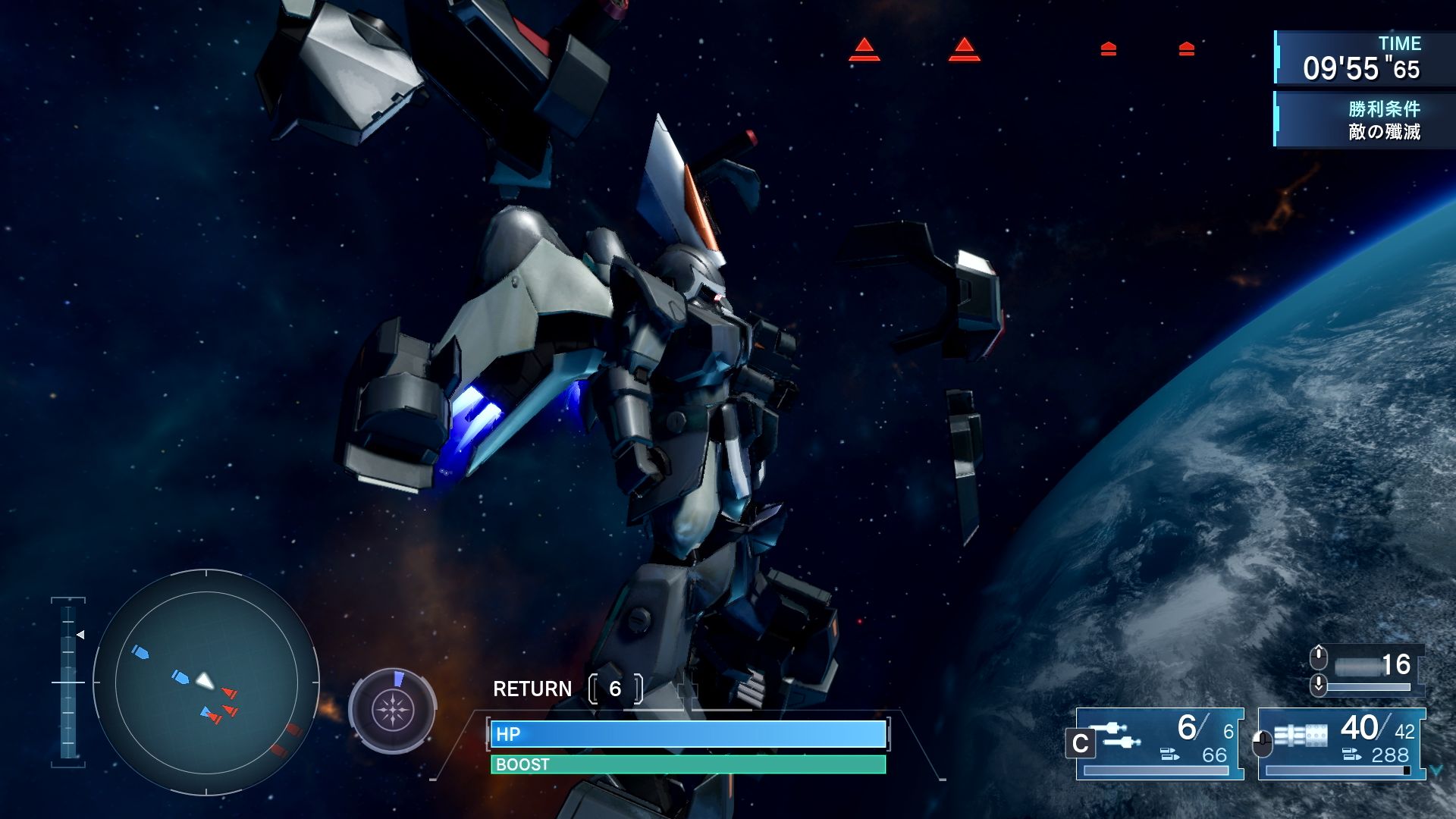Click the round compass gauge beside the radar
The width and height of the screenshot is (1456, 819).
(x=392, y=711)
